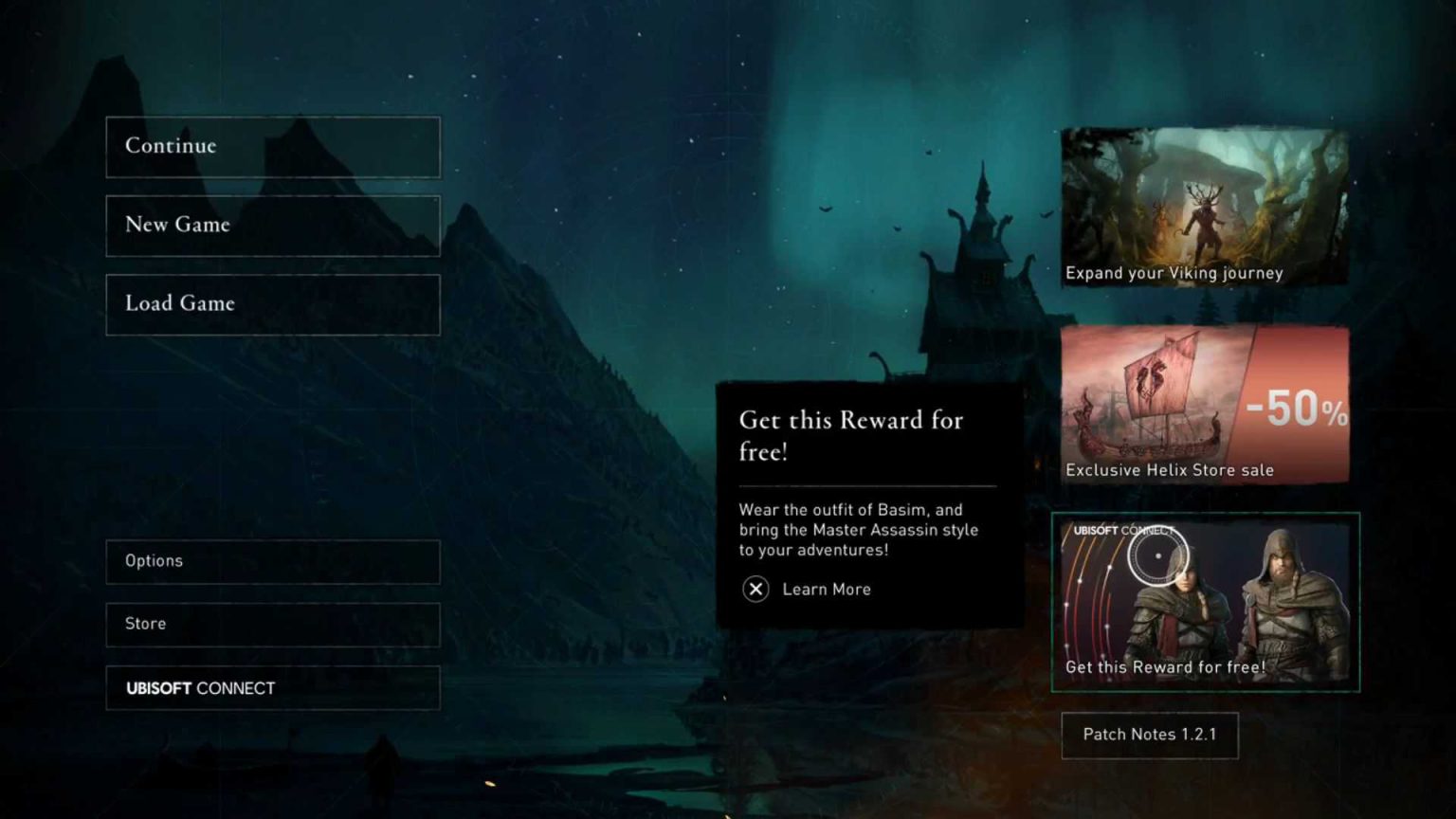This screenshot has width=1456, height=819.
Task: Click the X button next to Learn More
Action: pyautogui.click(x=755, y=589)
